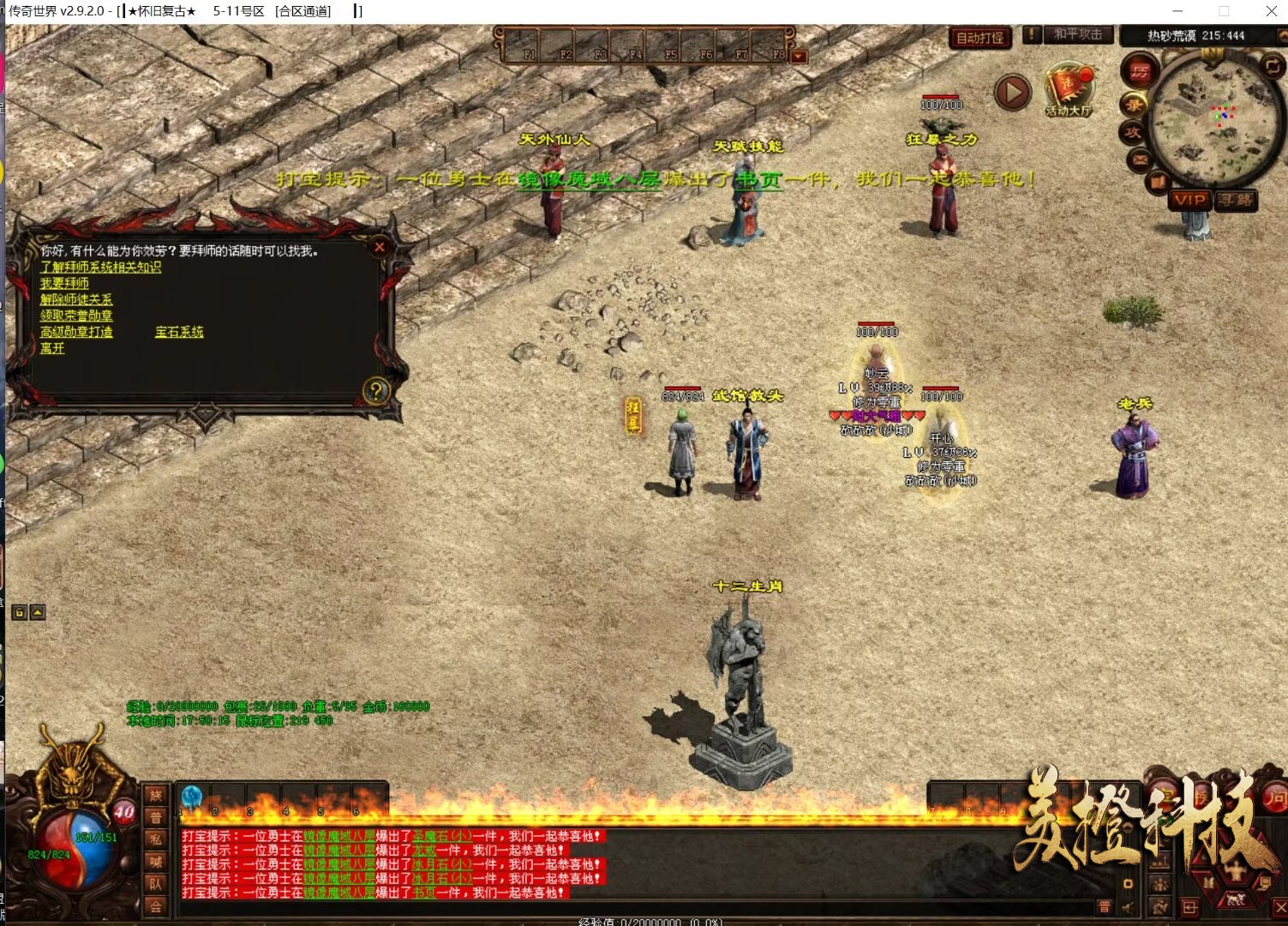The width and height of the screenshot is (1288, 926).
Task: Choose 了解拜师系统相关知识 dialogue option
Action: click(100, 268)
